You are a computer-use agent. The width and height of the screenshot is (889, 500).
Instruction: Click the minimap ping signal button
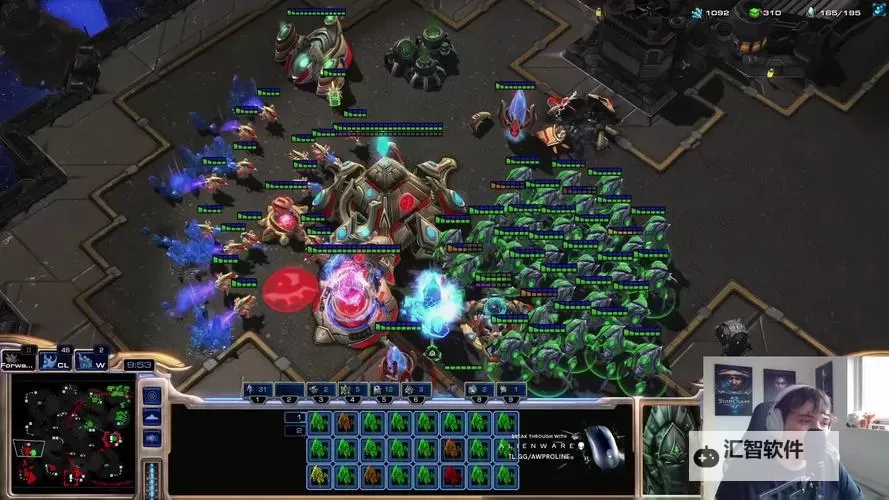click(x=152, y=395)
